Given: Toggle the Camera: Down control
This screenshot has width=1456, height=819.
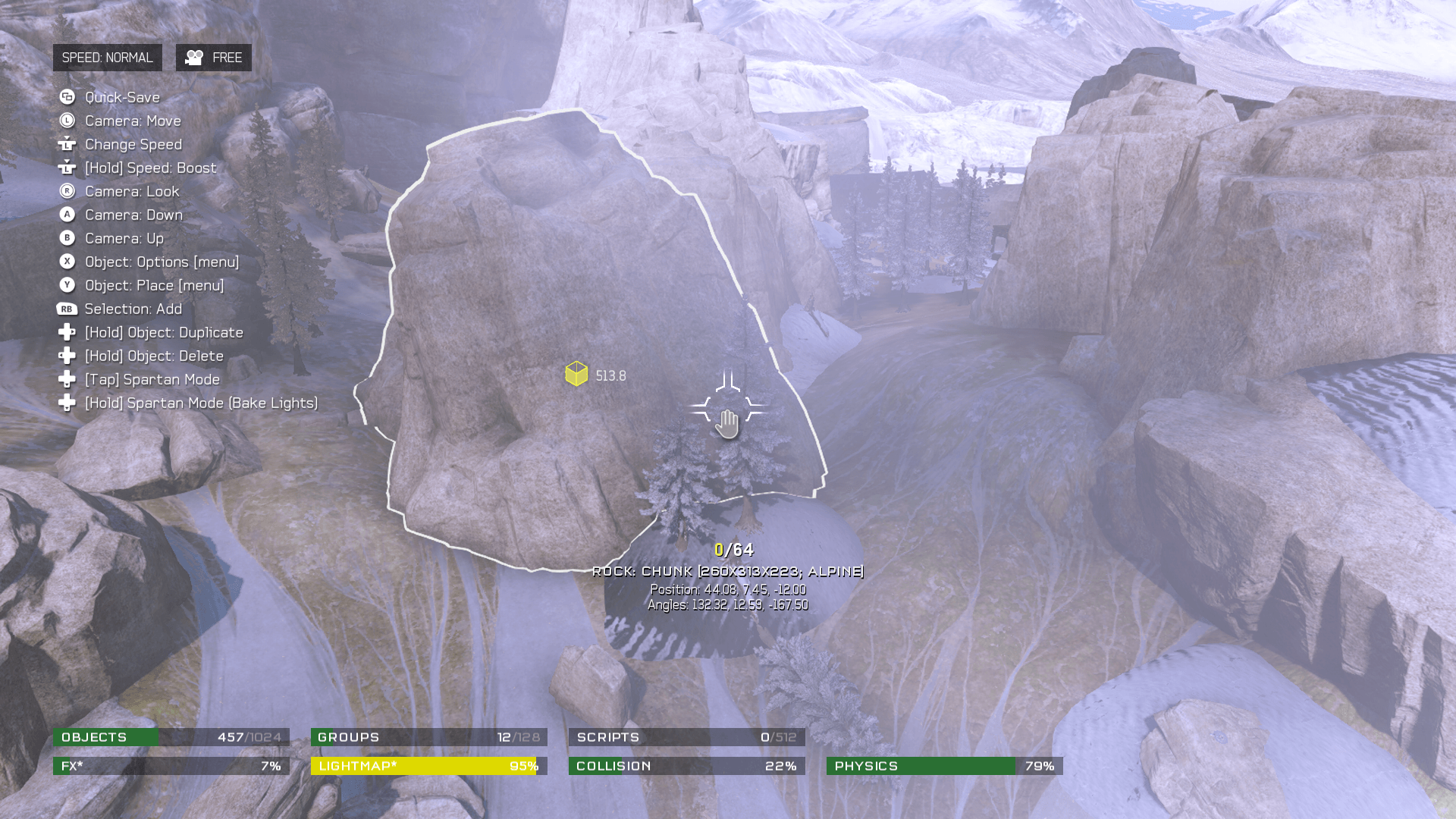Looking at the screenshot, I should coord(67,215).
